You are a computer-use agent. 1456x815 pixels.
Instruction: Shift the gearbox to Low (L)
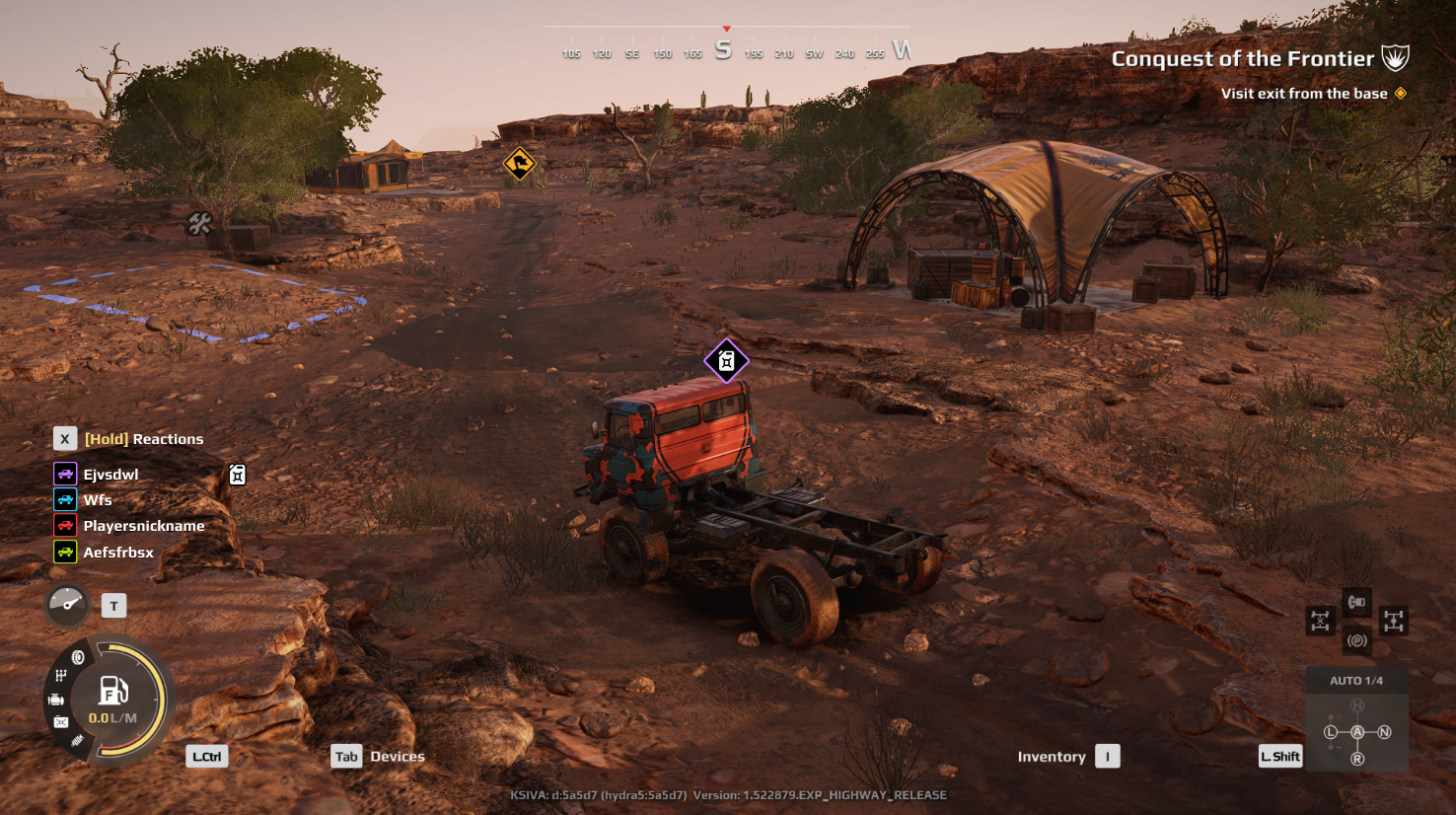(1331, 732)
